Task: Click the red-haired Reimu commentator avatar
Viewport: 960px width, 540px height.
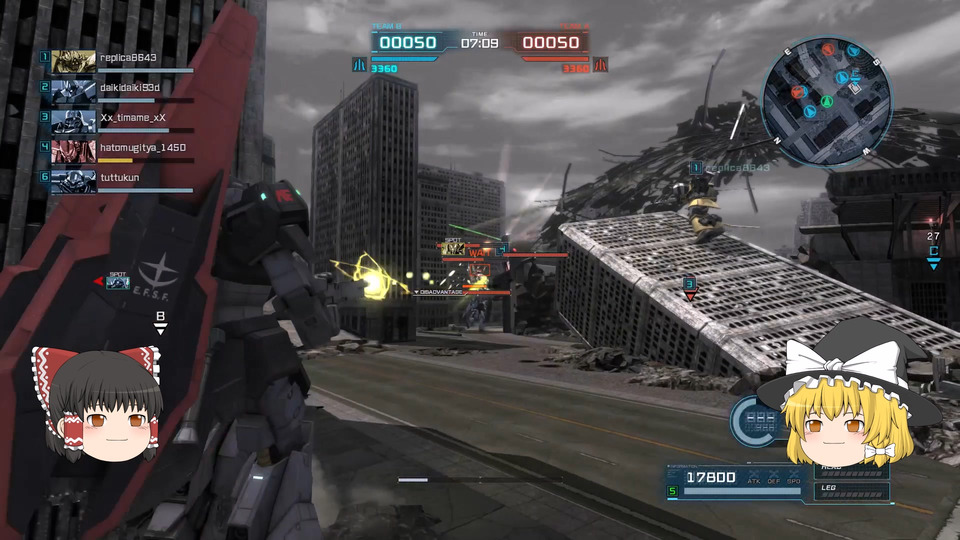Action: 96,403
